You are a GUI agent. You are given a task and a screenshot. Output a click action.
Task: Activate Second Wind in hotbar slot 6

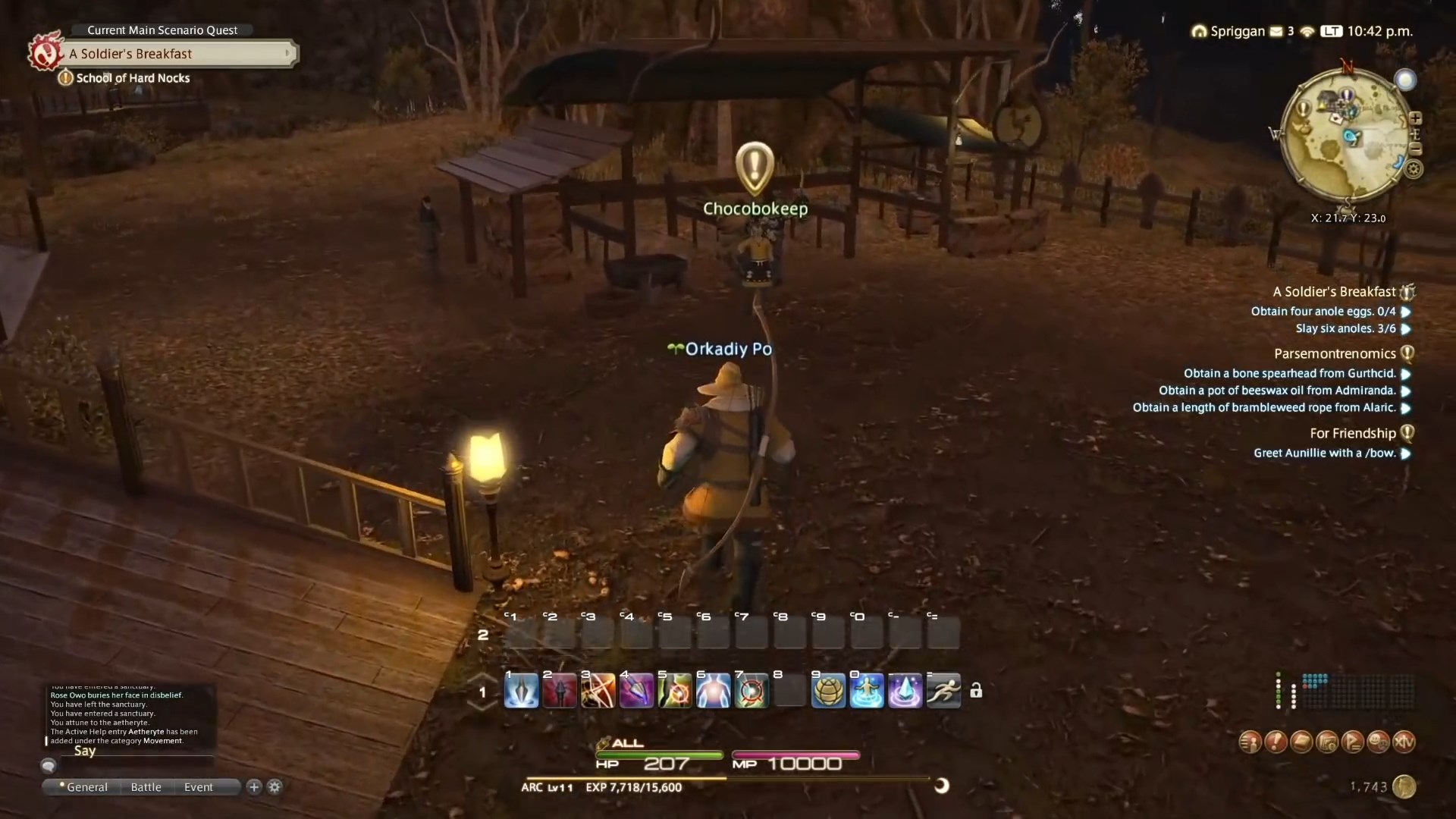click(714, 690)
